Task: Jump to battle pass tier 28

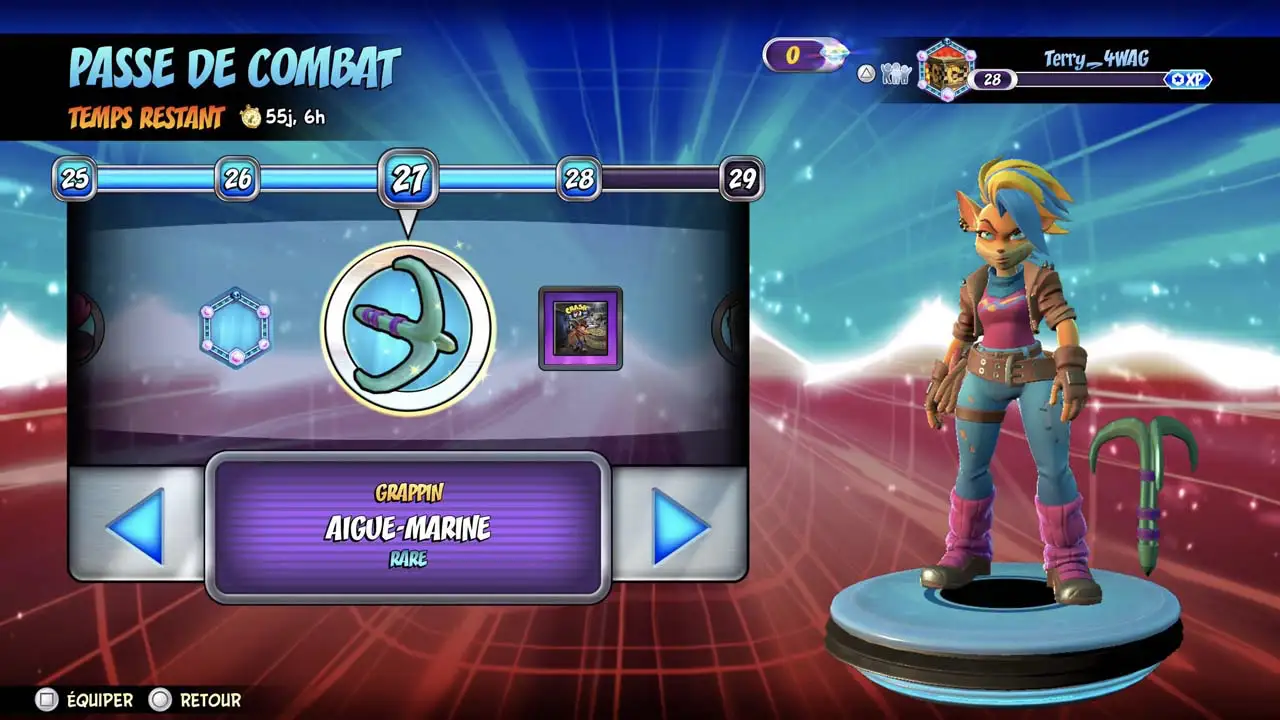Action: pos(579,179)
